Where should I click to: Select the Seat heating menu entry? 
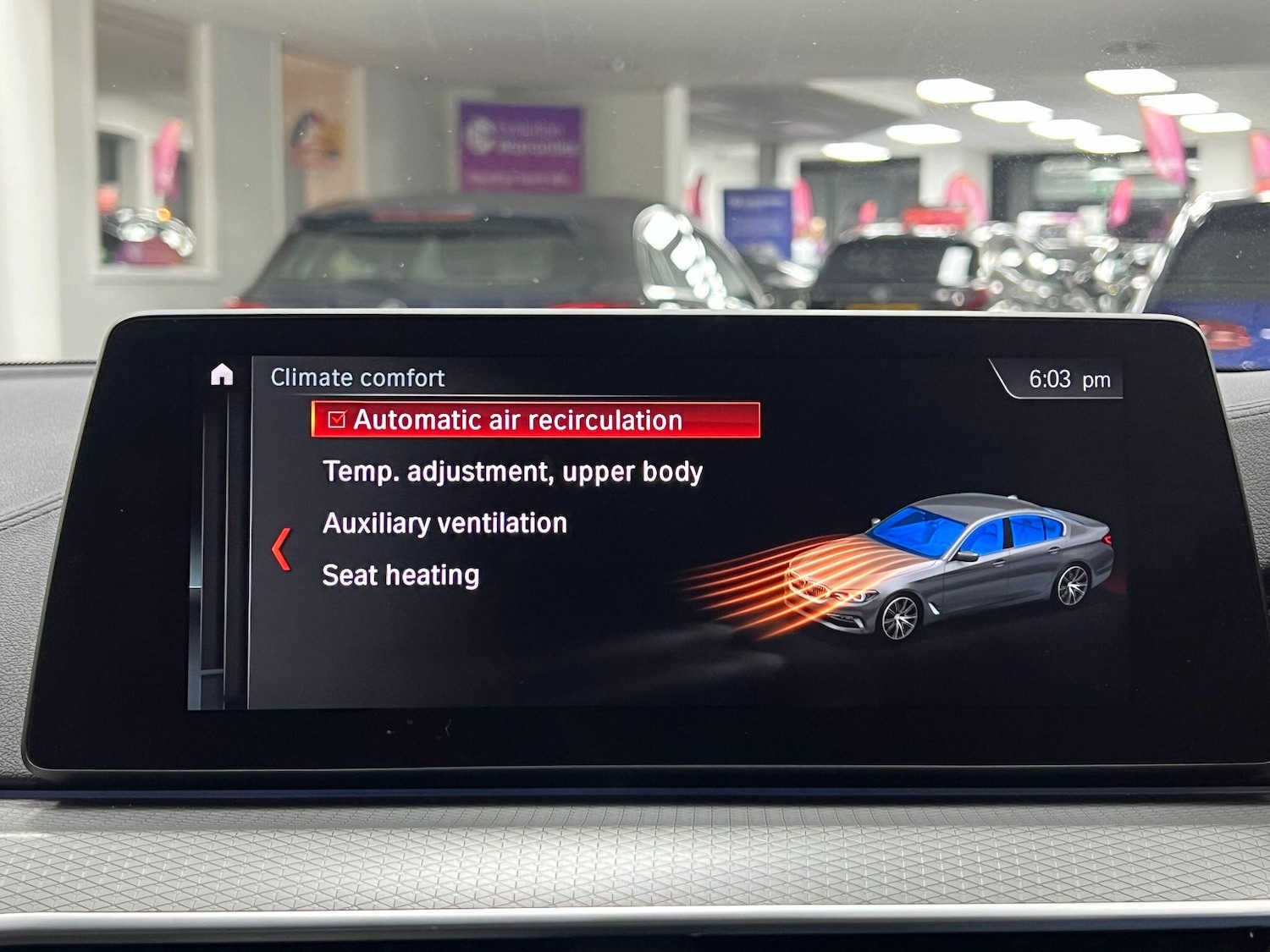pyautogui.click(x=398, y=575)
